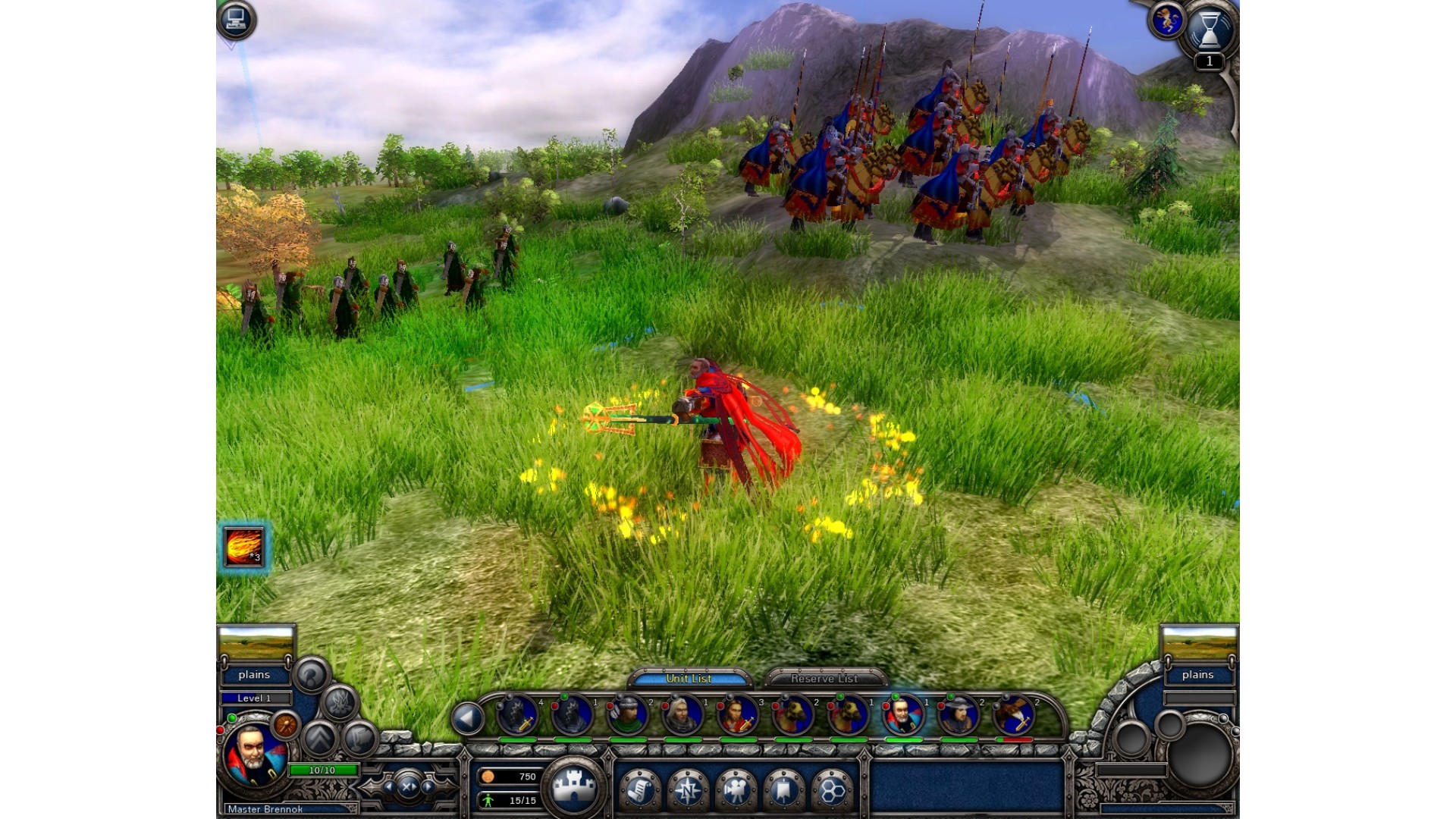Viewport: 1456px width, 819px height.
Task: Click the compass north button
Action: click(689, 791)
